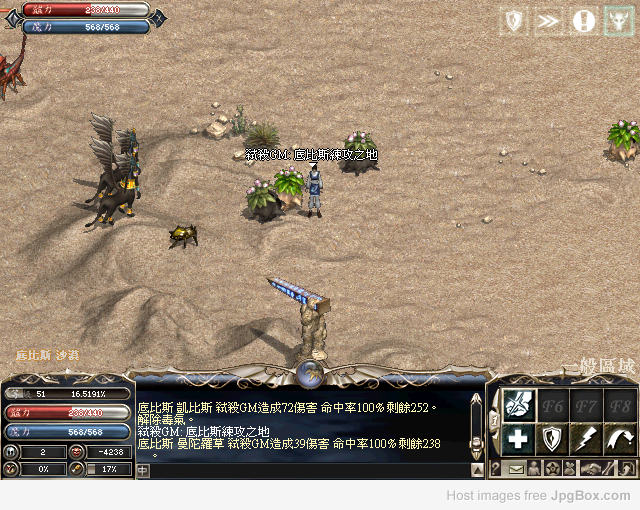The width and height of the screenshot is (640, 510).
Task: Click the double chevron icon
Action: [548, 20]
